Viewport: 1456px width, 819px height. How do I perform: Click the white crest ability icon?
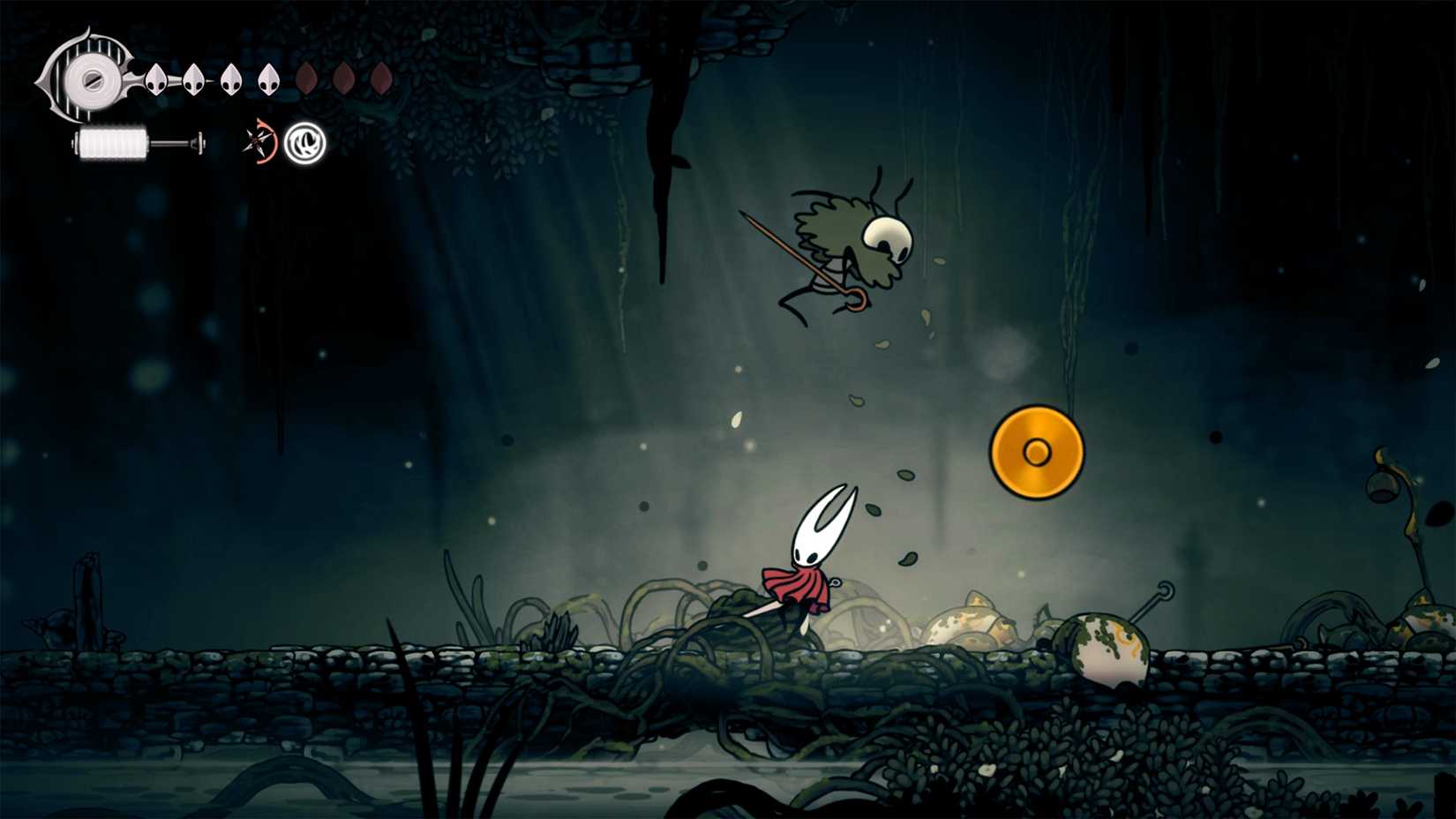304,144
